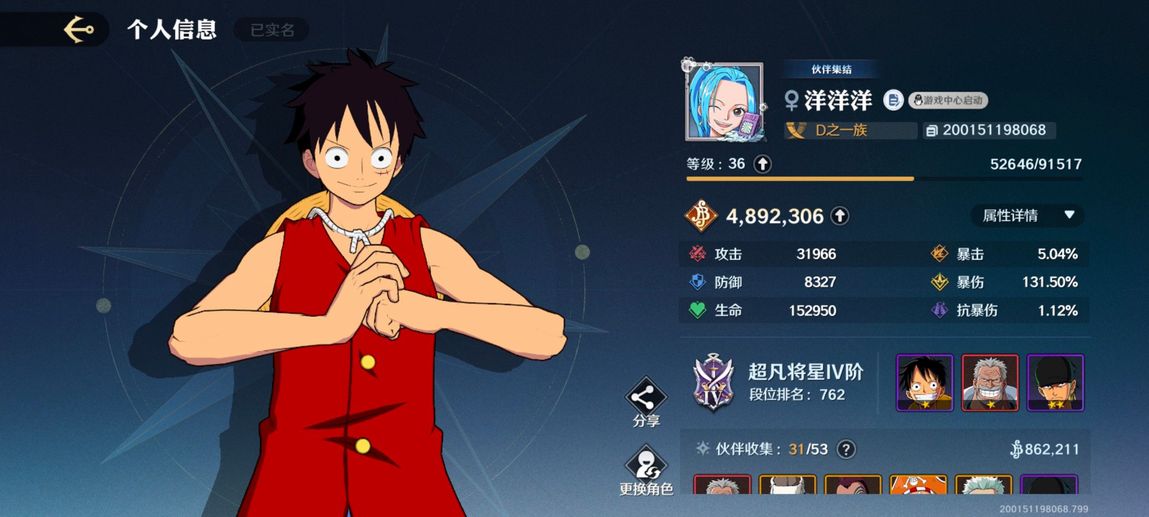Open the 属性详情 attribute details dropdown

(x=1027, y=215)
